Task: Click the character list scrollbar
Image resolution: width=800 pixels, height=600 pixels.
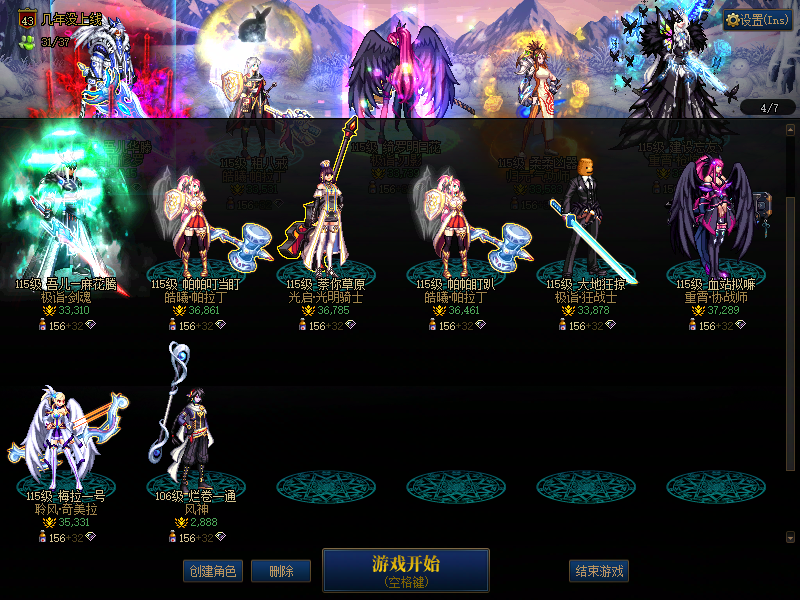Action: [x=792, y=300]
